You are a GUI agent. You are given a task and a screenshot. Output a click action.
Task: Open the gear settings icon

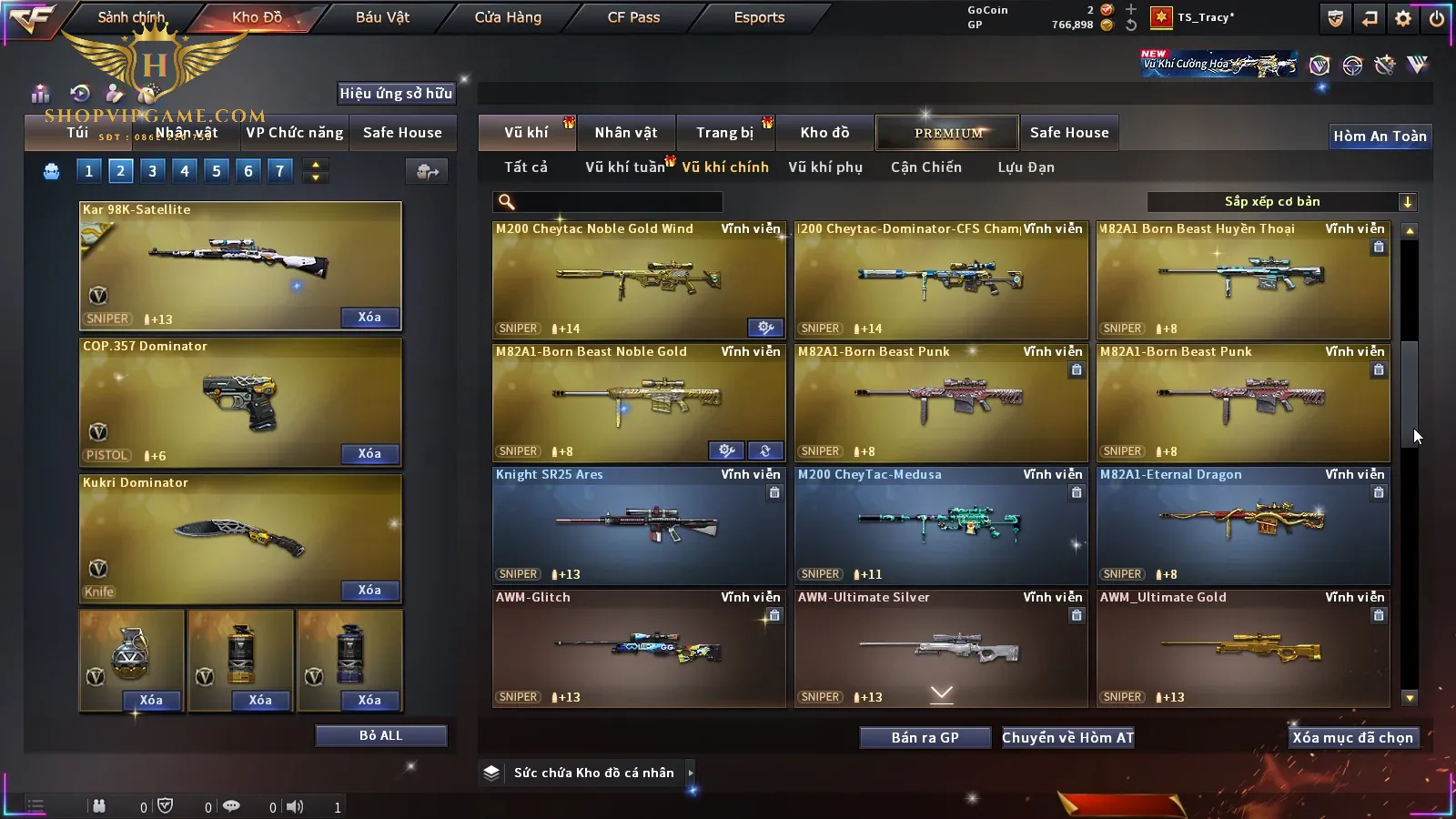click(1403, 18)
